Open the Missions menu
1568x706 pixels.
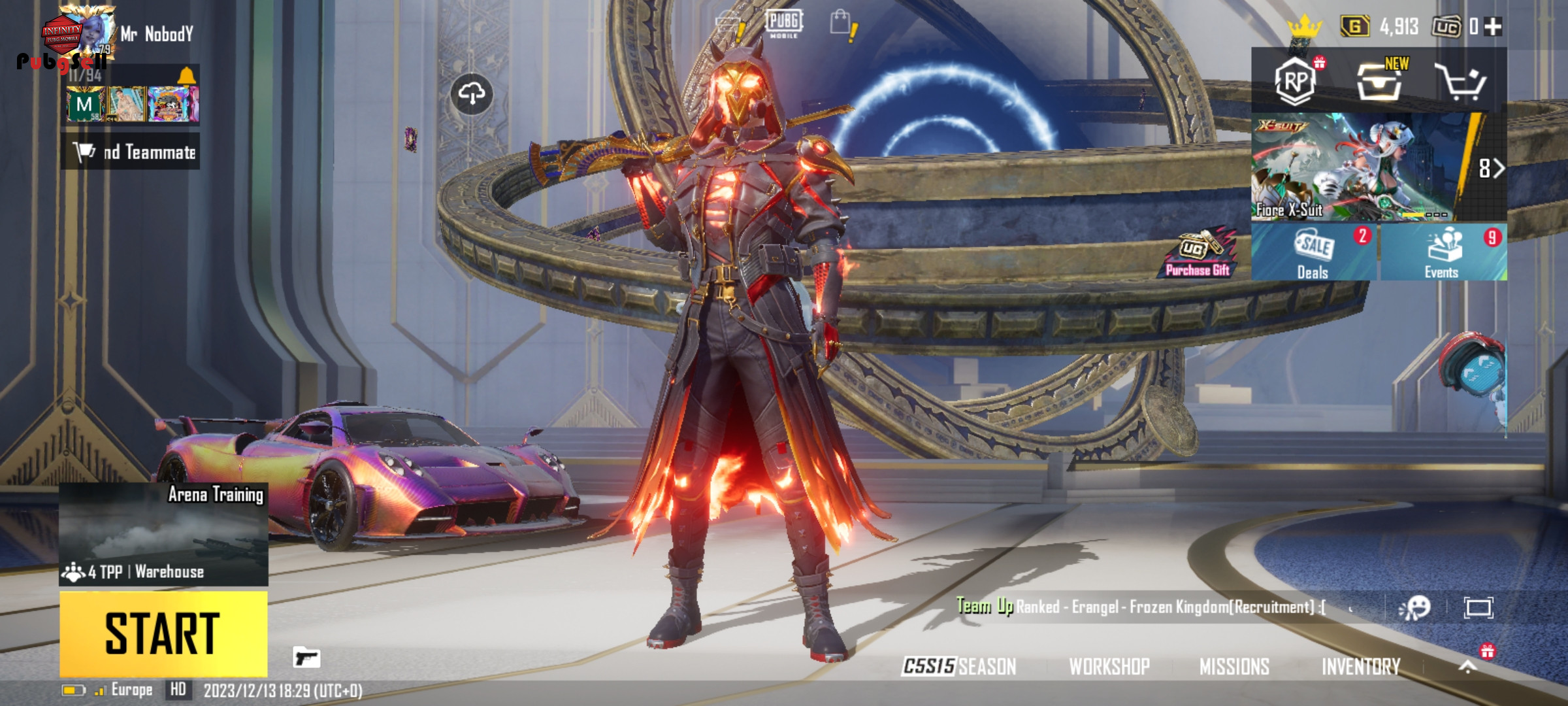click(x=1234, y=666)
